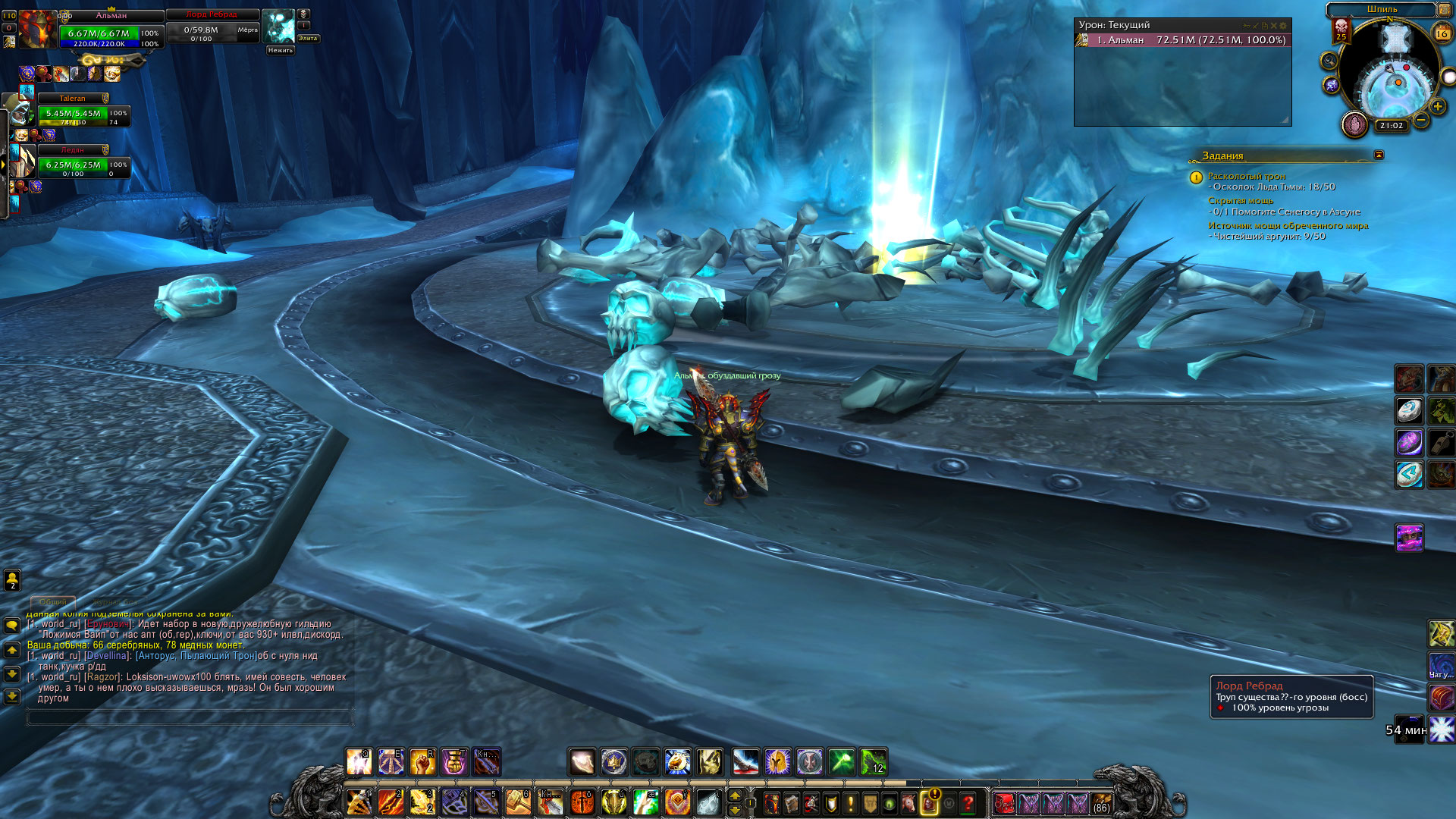The image size is (1456, 819).
Task: Click the chat message input box
Action: [x=190, y=717]
